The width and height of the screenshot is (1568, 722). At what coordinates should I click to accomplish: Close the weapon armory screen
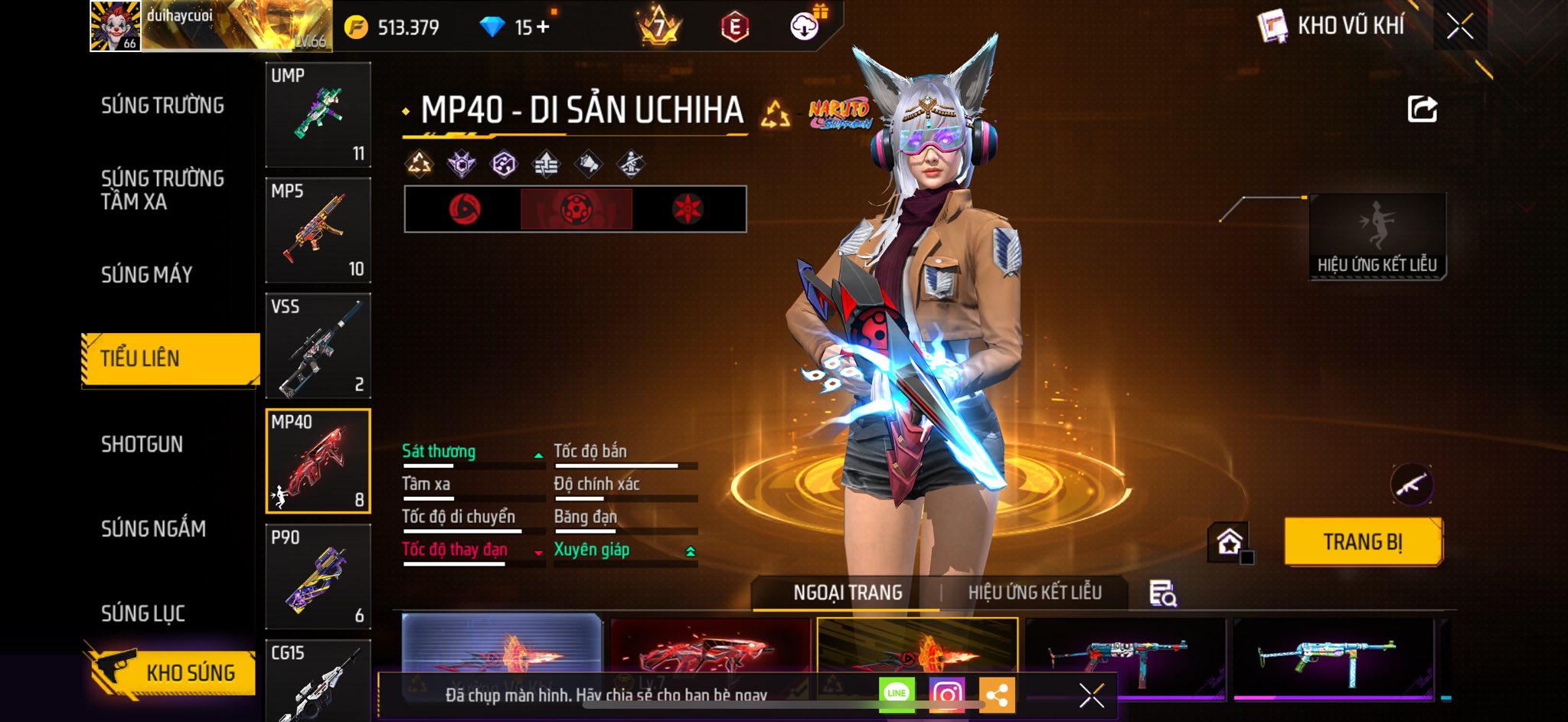click(x=1459, y=27)
